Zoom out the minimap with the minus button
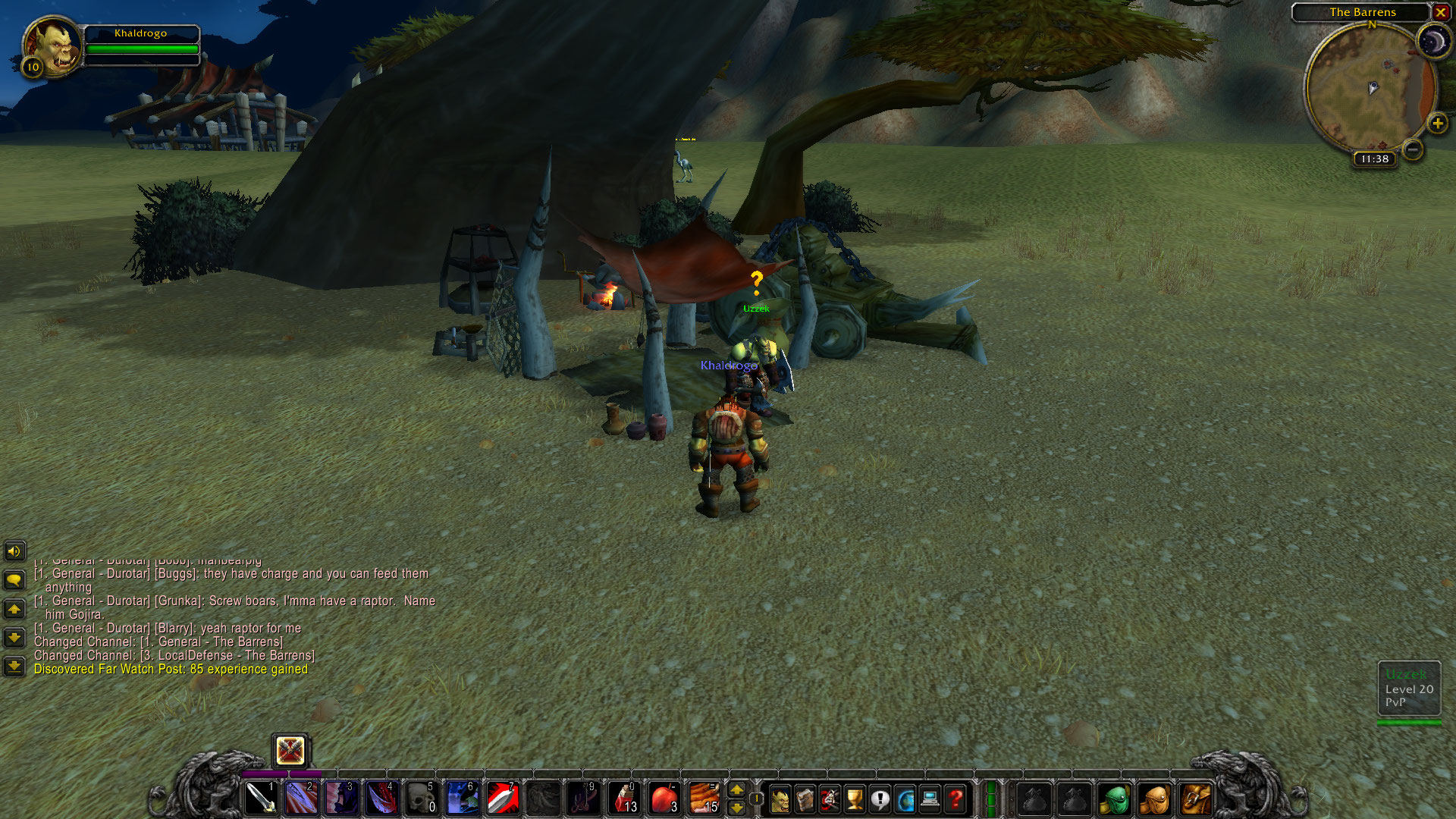Image resolution: width=1456 pixels, height=819 pixels. [1412, 150]
